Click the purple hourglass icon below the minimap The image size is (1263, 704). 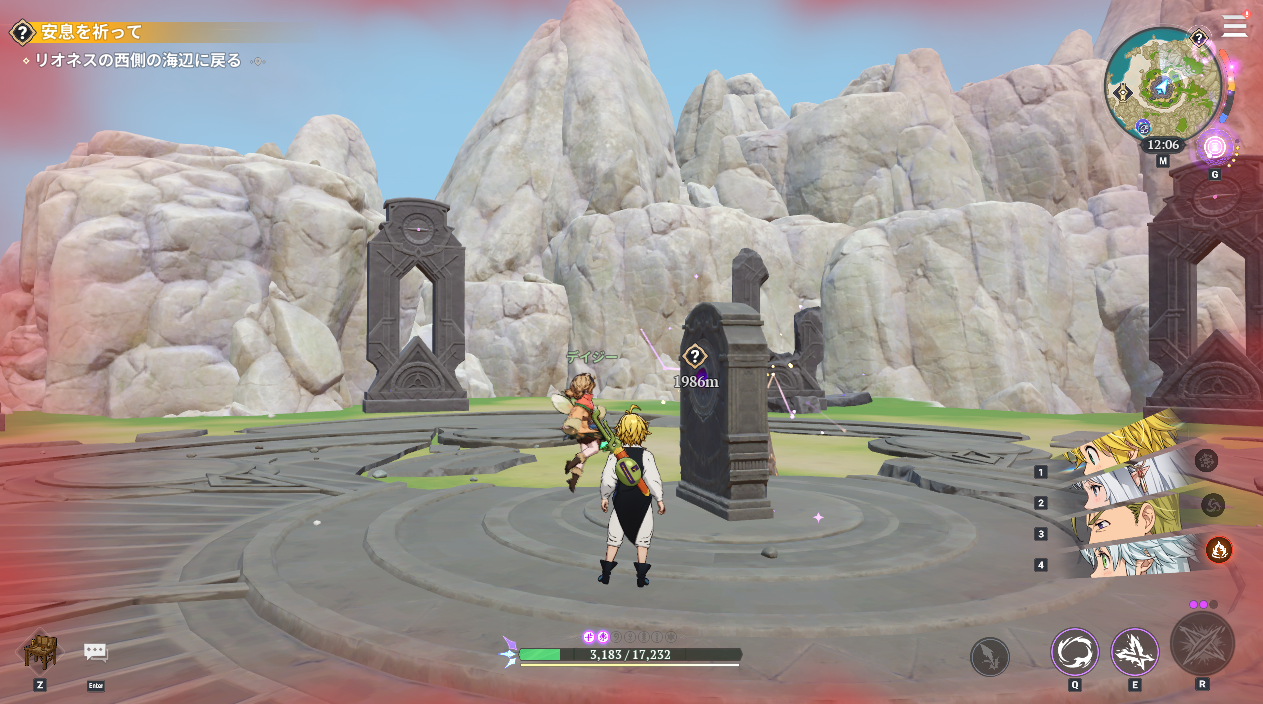click(x=1216, y=148)
